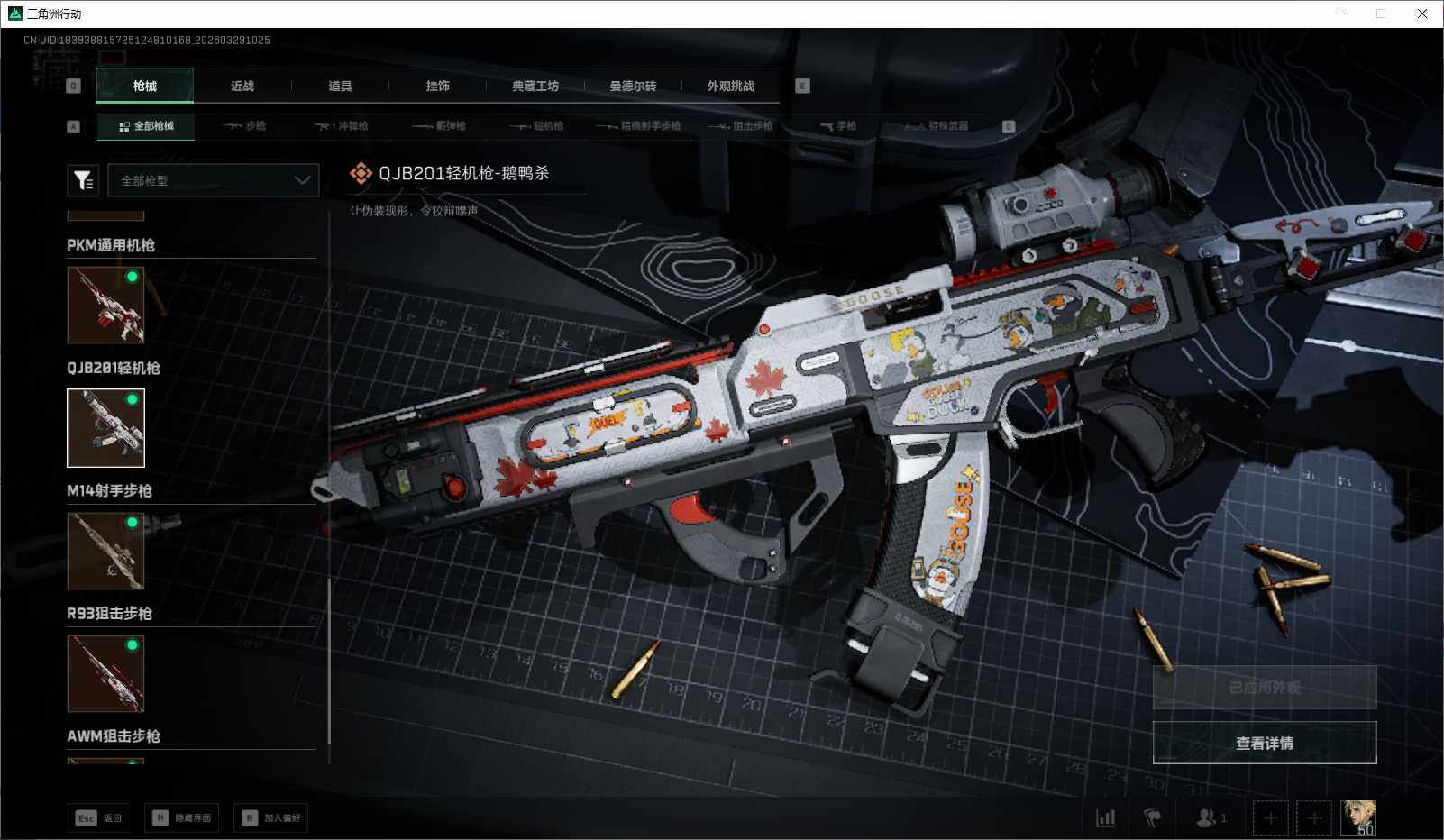Click the player avatar portrait

[x=1358, y=817]
